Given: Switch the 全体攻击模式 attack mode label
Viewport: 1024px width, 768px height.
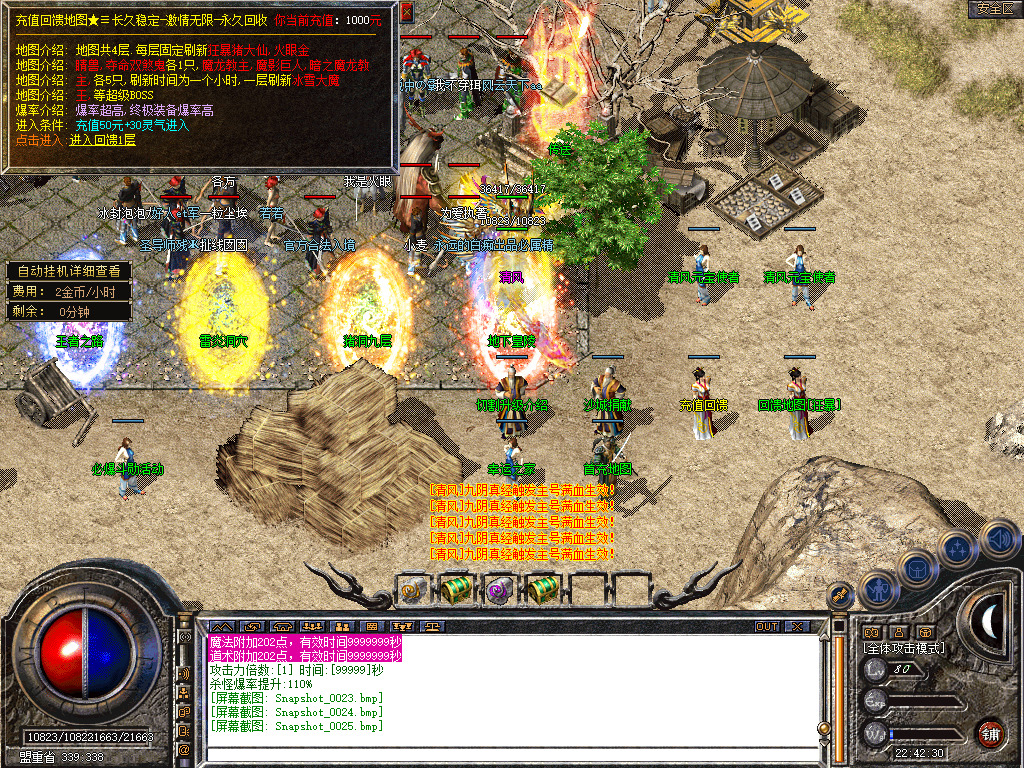Looking at the screenshot, I should [904, 648].
